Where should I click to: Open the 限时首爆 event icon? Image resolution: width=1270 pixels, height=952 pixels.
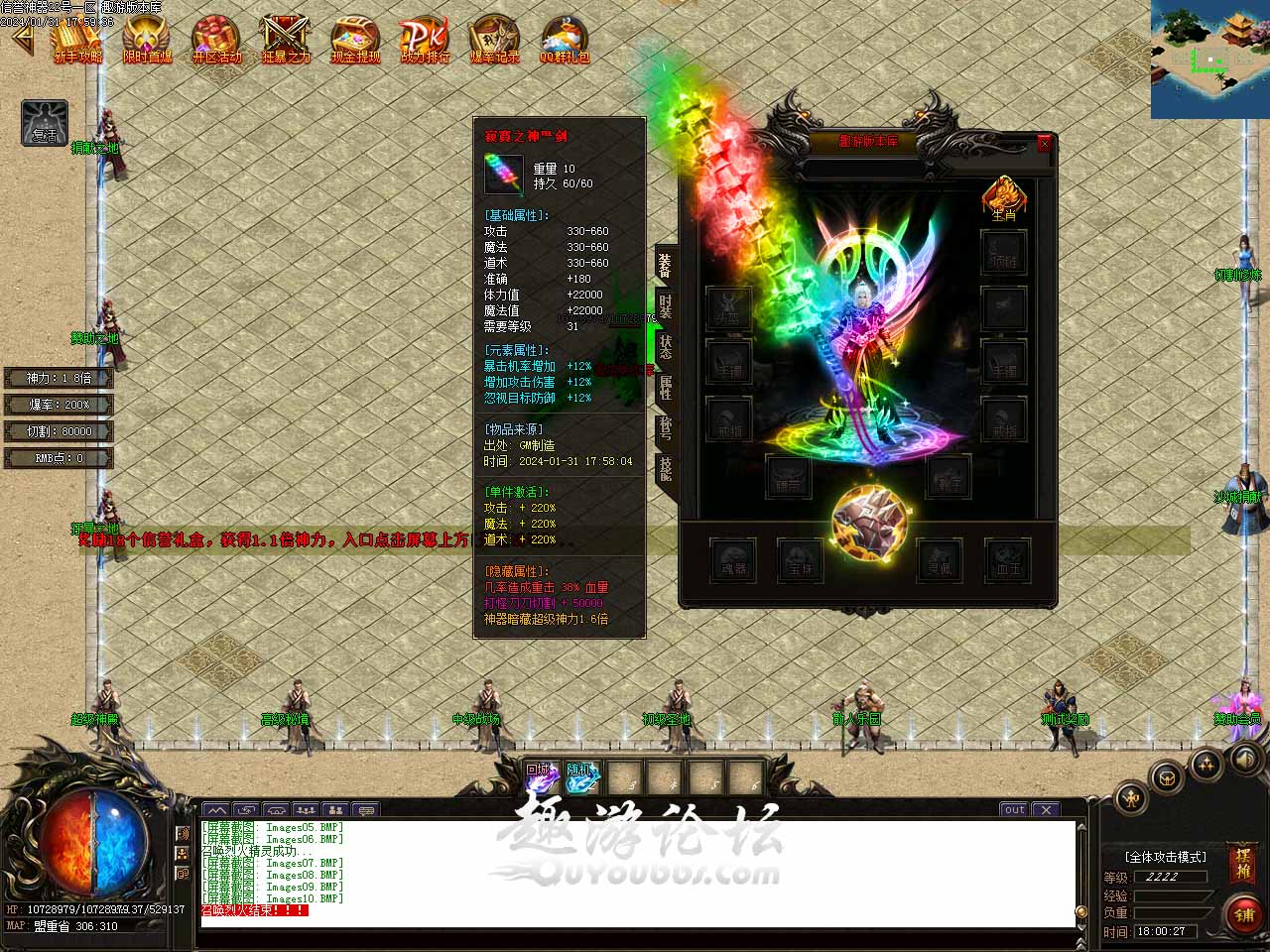pyautogui.click(x=147, y=40)
